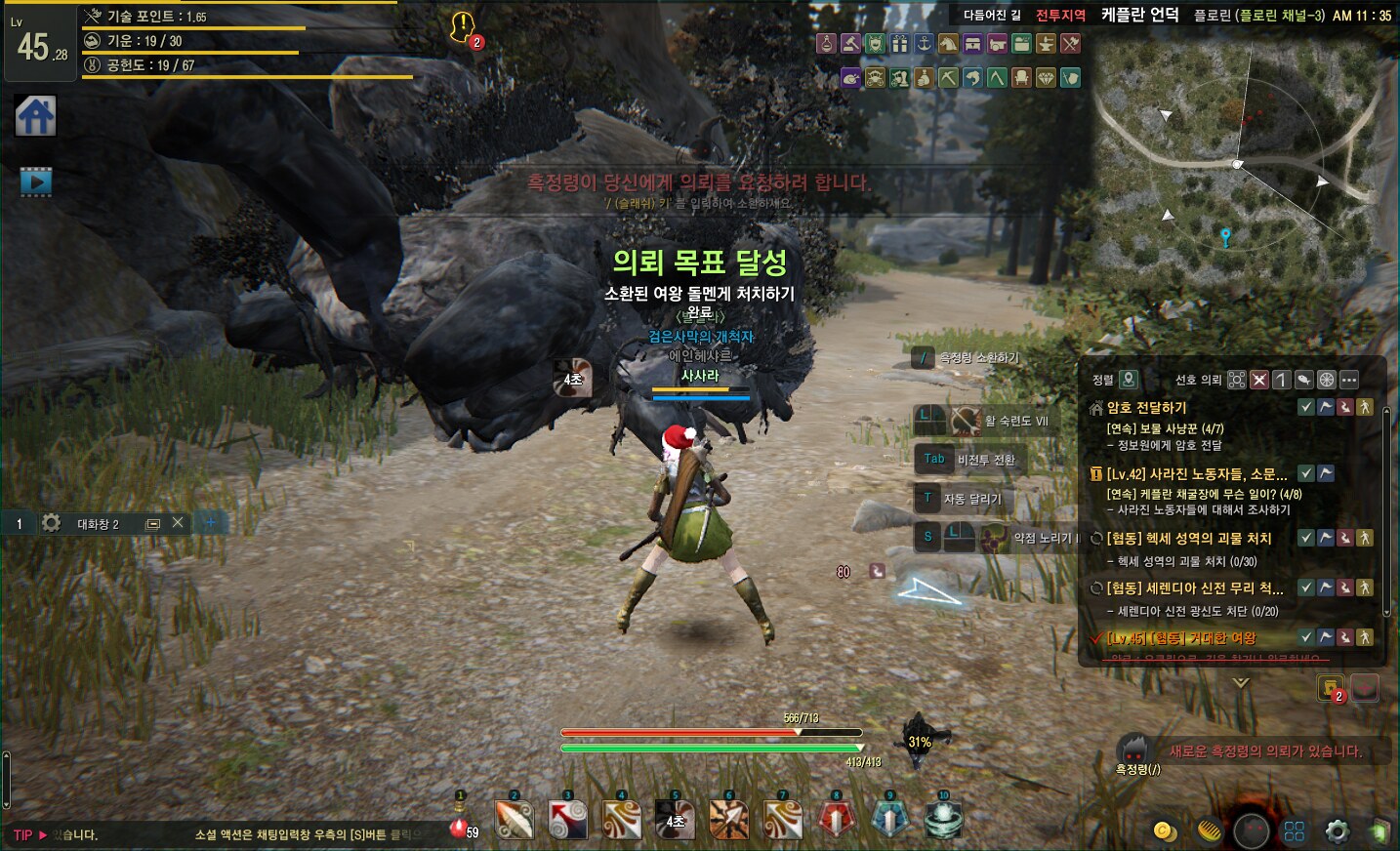The image size is (1400, 851).
Task: Select the 암호 전달하기 quest entry
Action: point(1146,408)
